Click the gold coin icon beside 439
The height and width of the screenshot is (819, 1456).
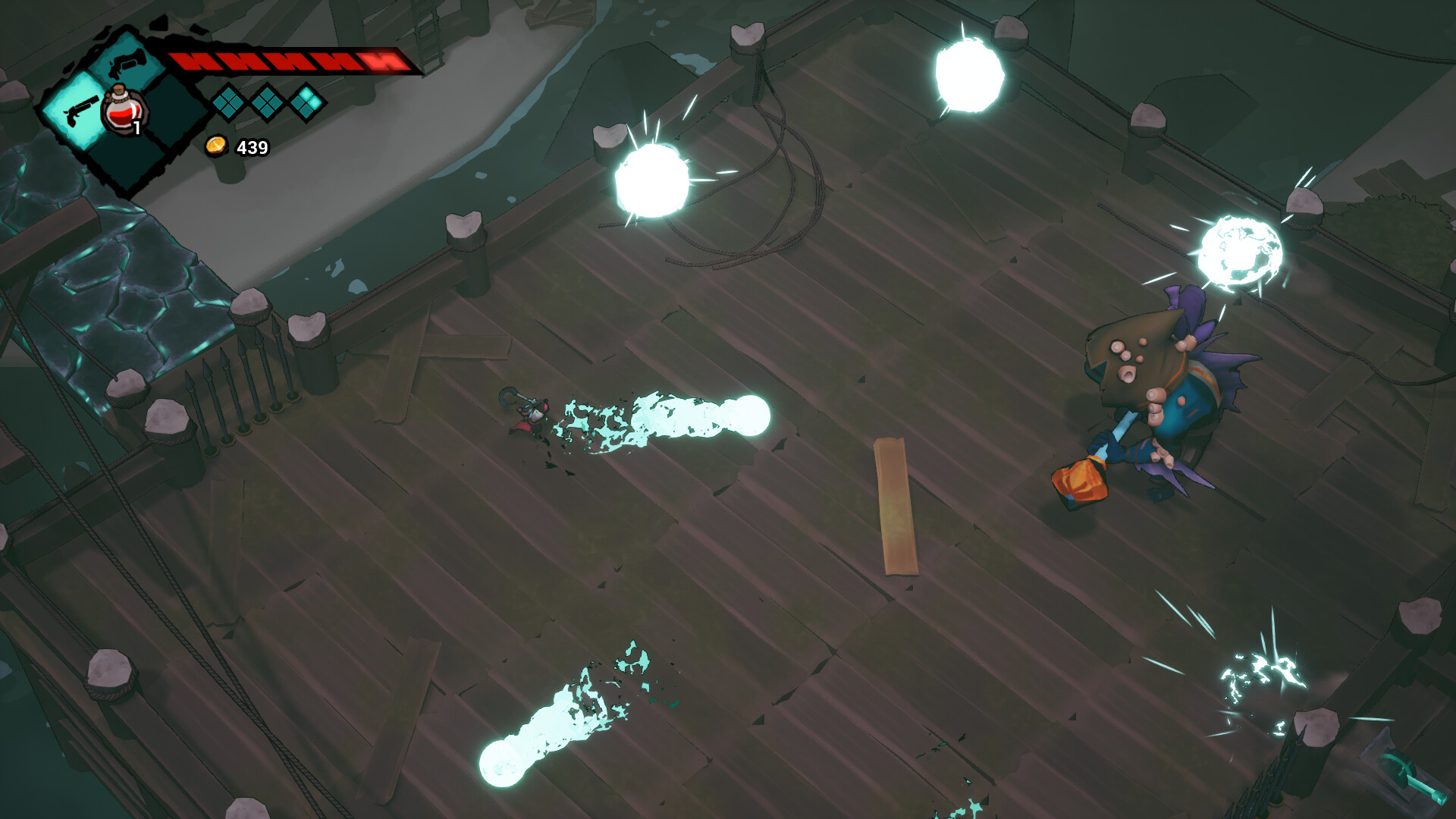coord(218,146)
